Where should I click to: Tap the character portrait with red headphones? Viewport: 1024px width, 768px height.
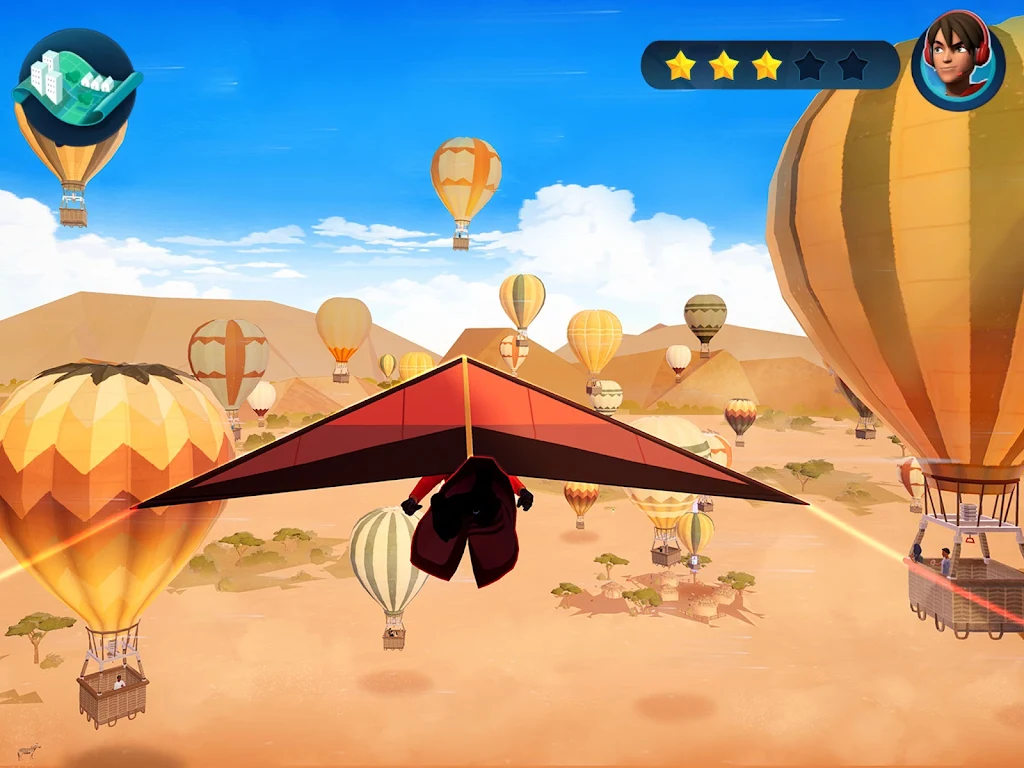[x=958, y=62]
